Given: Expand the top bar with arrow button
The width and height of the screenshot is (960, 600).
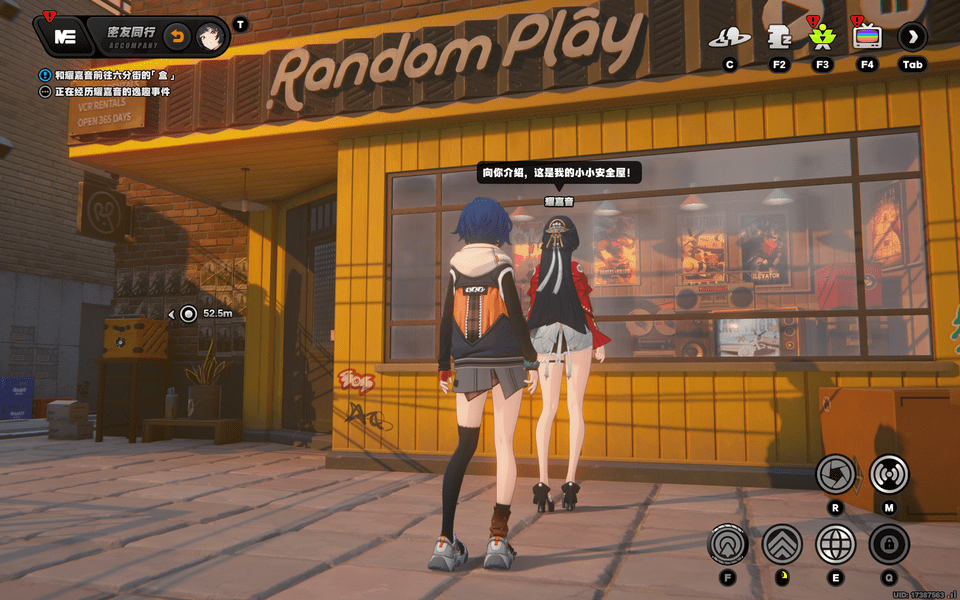Looking at the screenshot, I should [912, 38].
